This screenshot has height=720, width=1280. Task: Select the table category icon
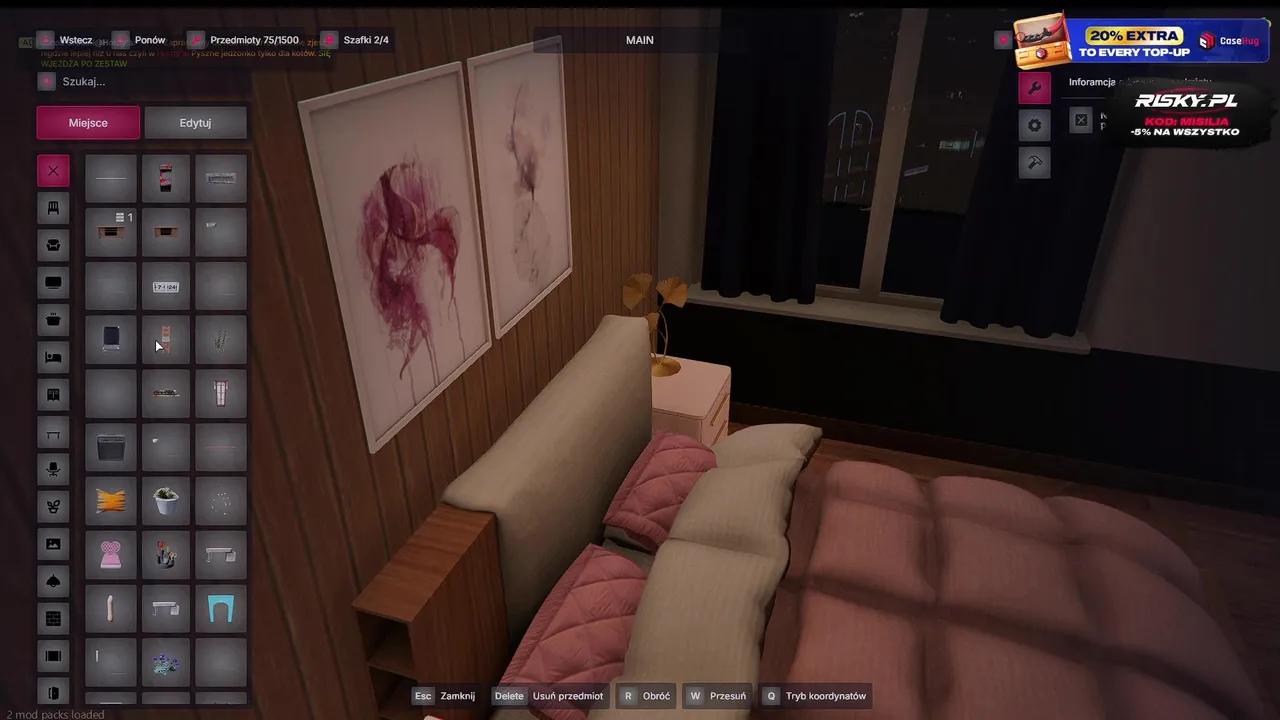click(53, 432)
